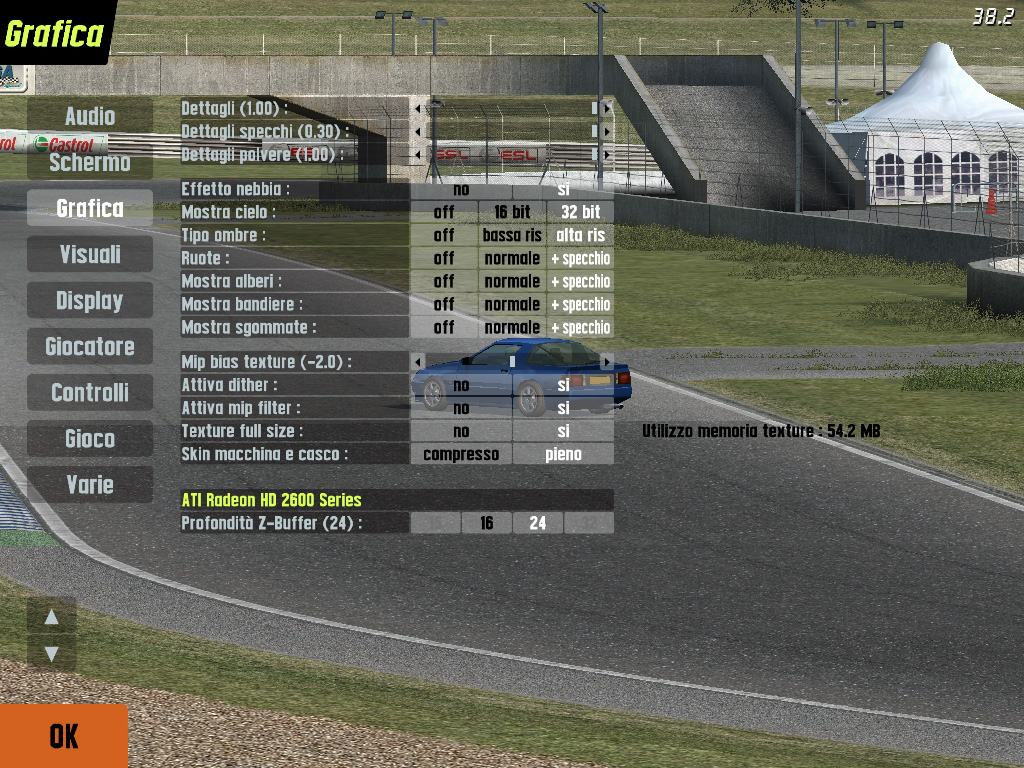Set Profondità Z-Buffer to 16
This screenshot has height=768, width=1024.
pyautogui.click(x=487, y=523)
